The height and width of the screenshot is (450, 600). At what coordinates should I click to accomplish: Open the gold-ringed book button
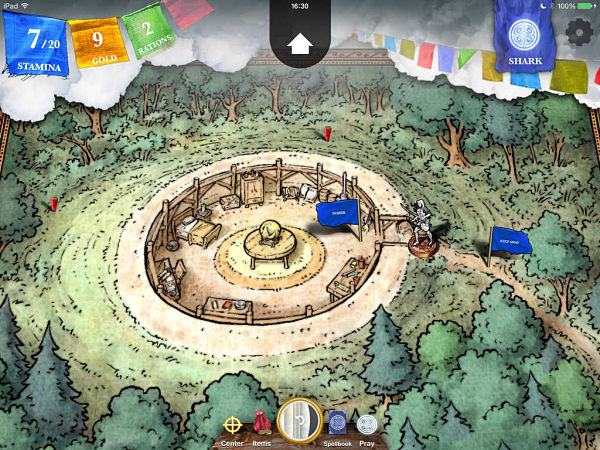point(298,420)
